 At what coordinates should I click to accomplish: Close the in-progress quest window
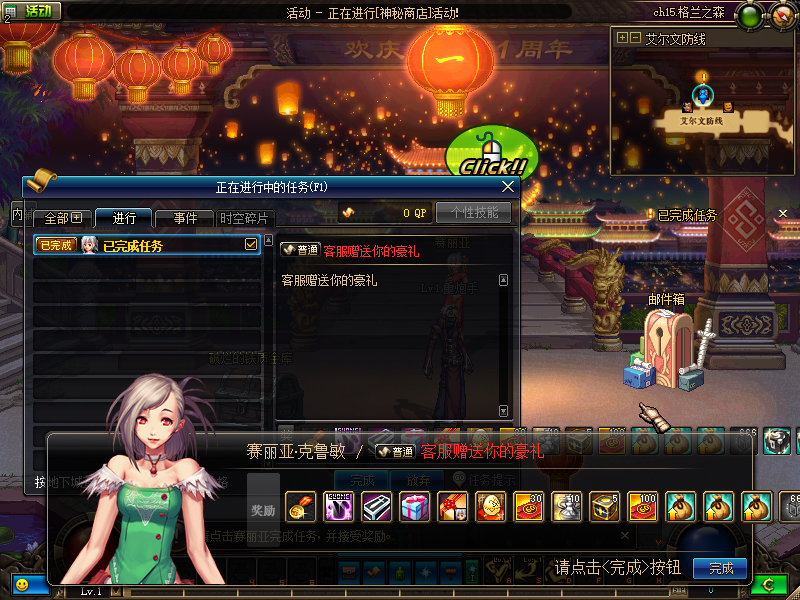(x=508, y=187)
